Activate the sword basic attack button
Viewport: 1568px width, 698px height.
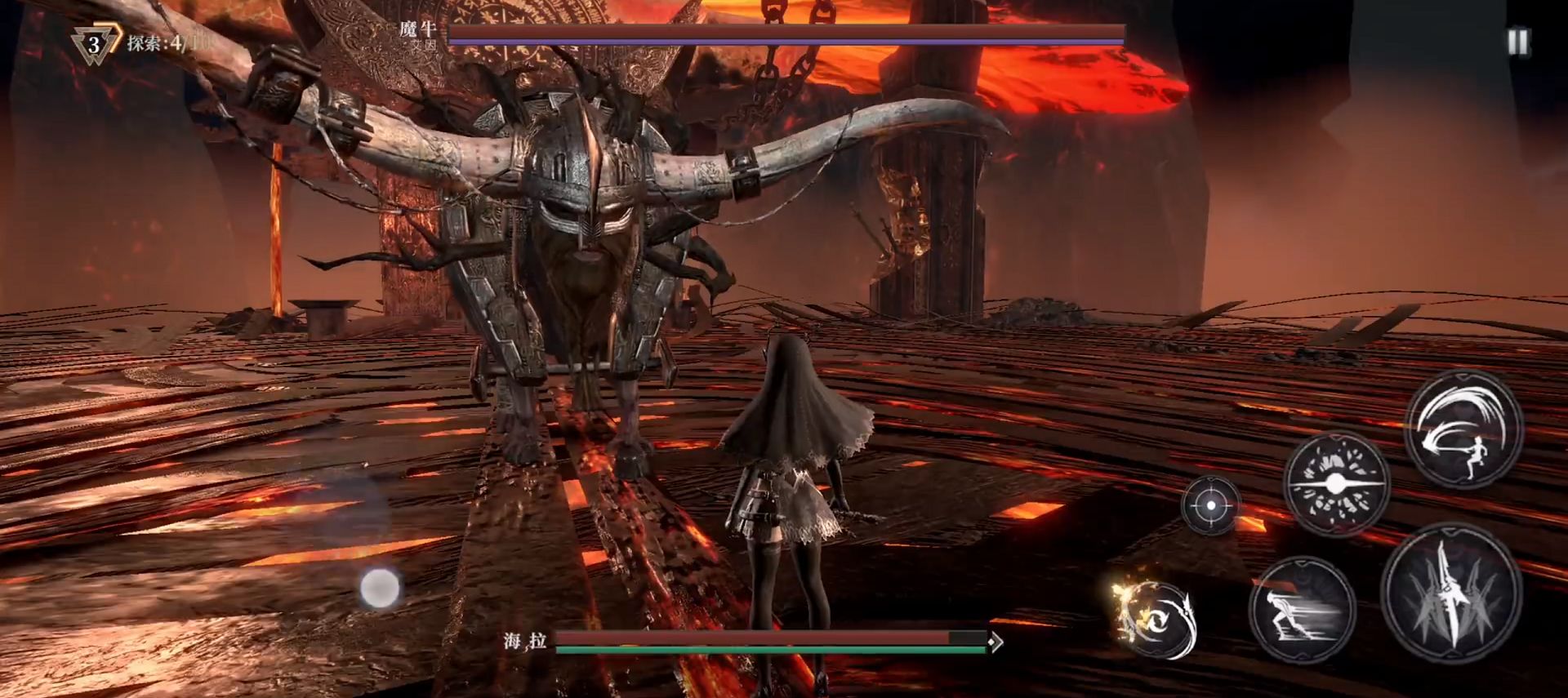point(1450,593)
